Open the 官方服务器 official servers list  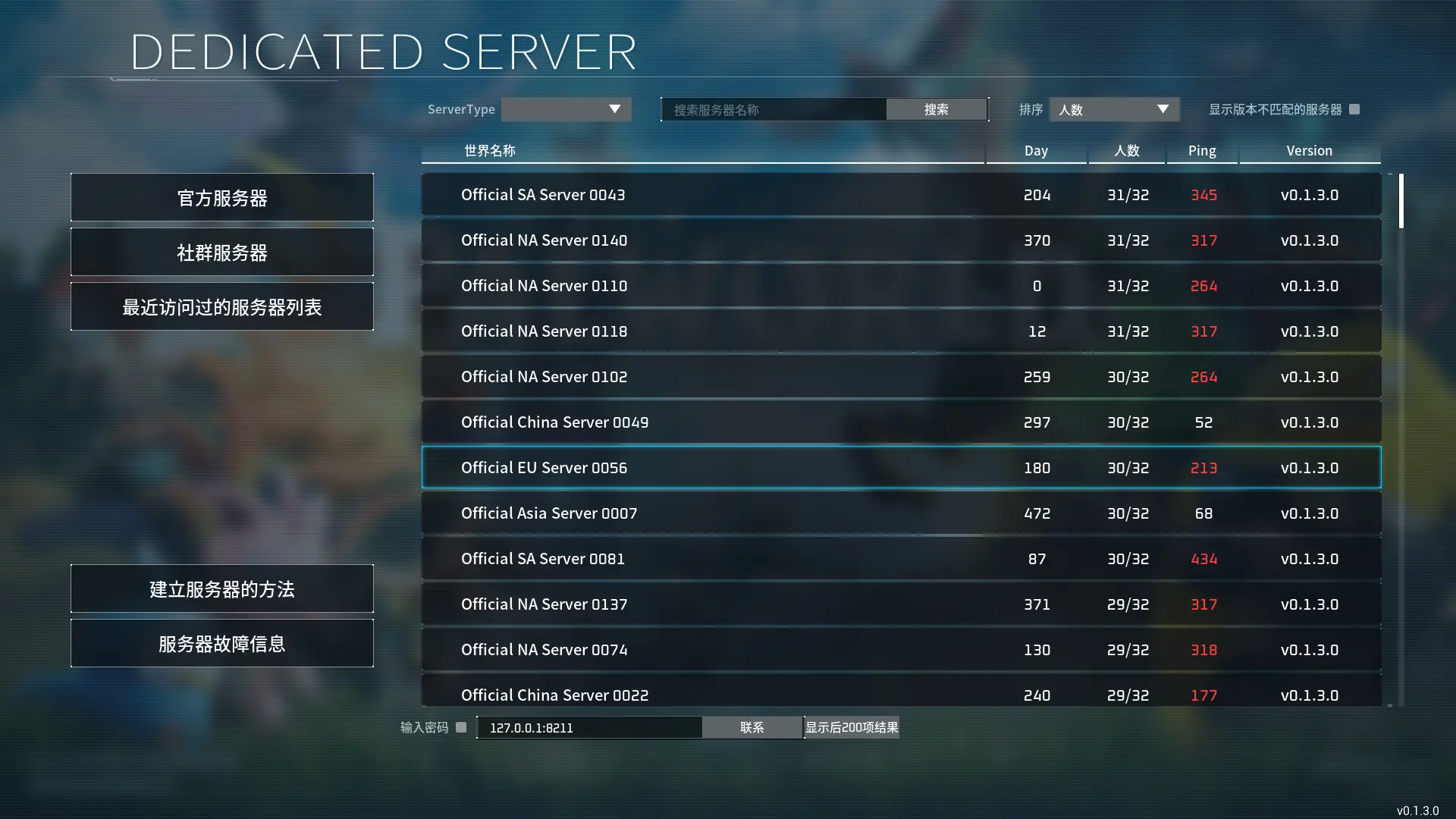click(x=221, y=198)
